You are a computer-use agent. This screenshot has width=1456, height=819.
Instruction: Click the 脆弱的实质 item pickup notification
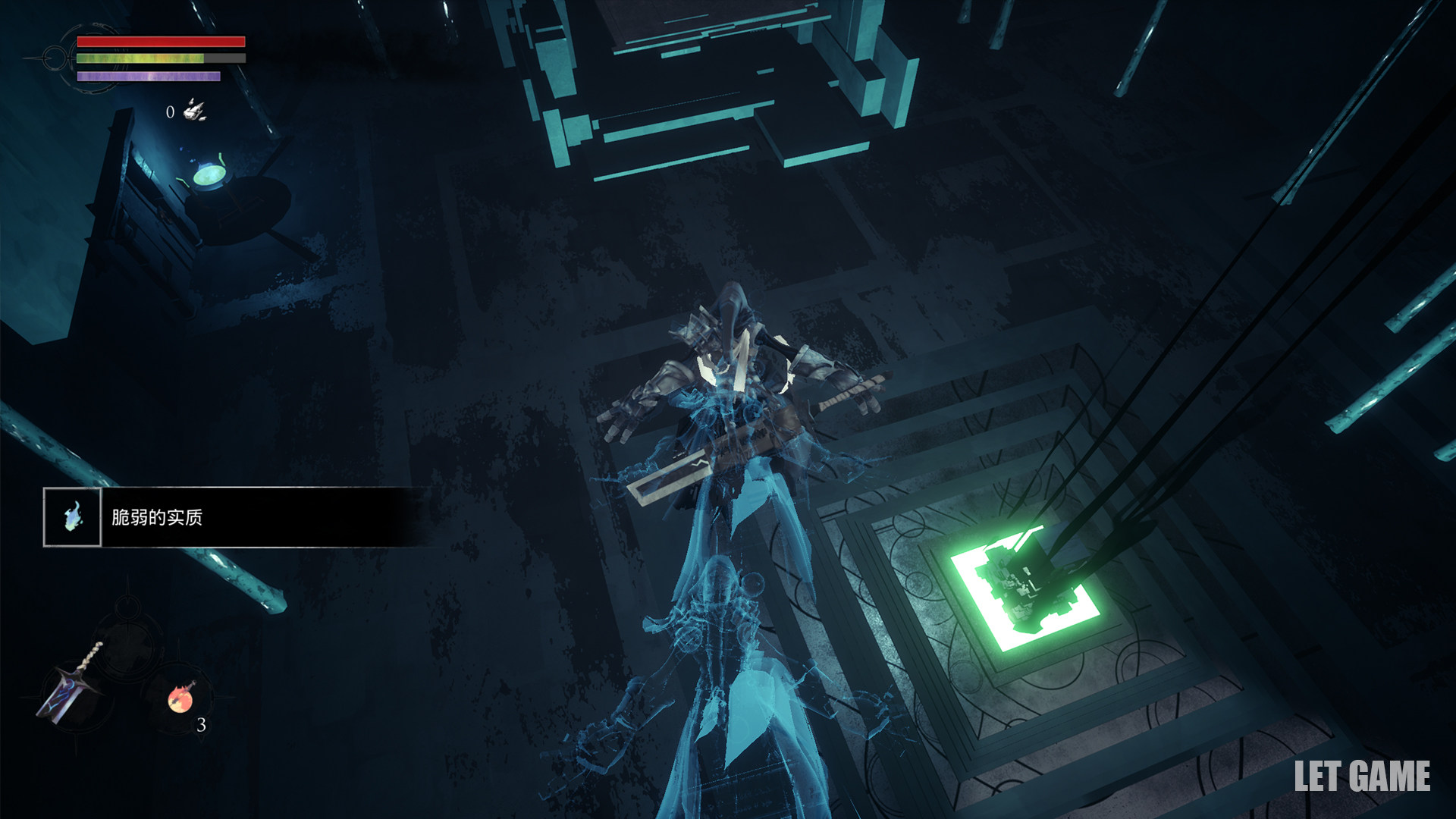235,517
